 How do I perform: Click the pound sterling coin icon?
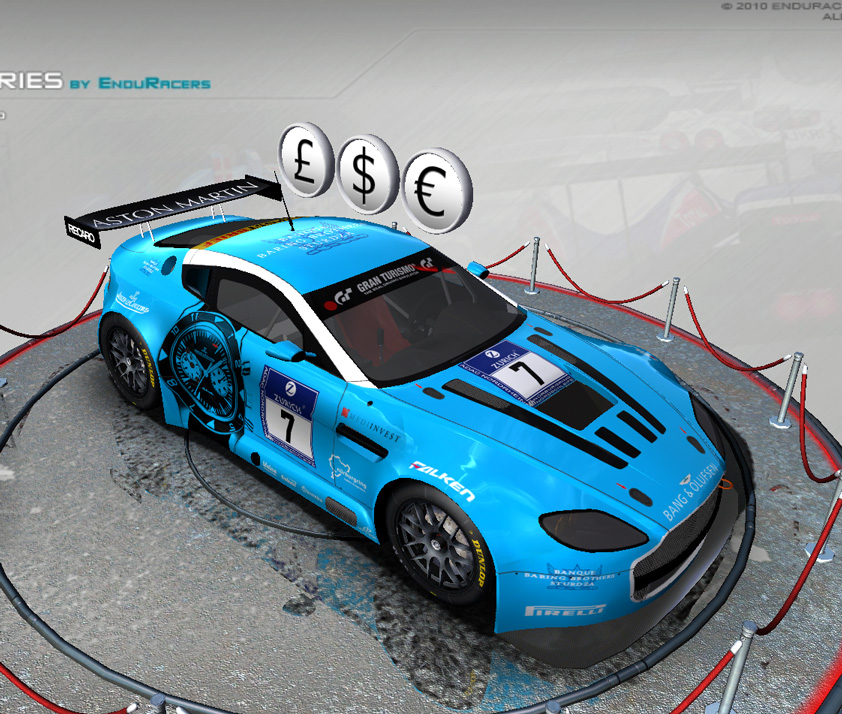305,159
